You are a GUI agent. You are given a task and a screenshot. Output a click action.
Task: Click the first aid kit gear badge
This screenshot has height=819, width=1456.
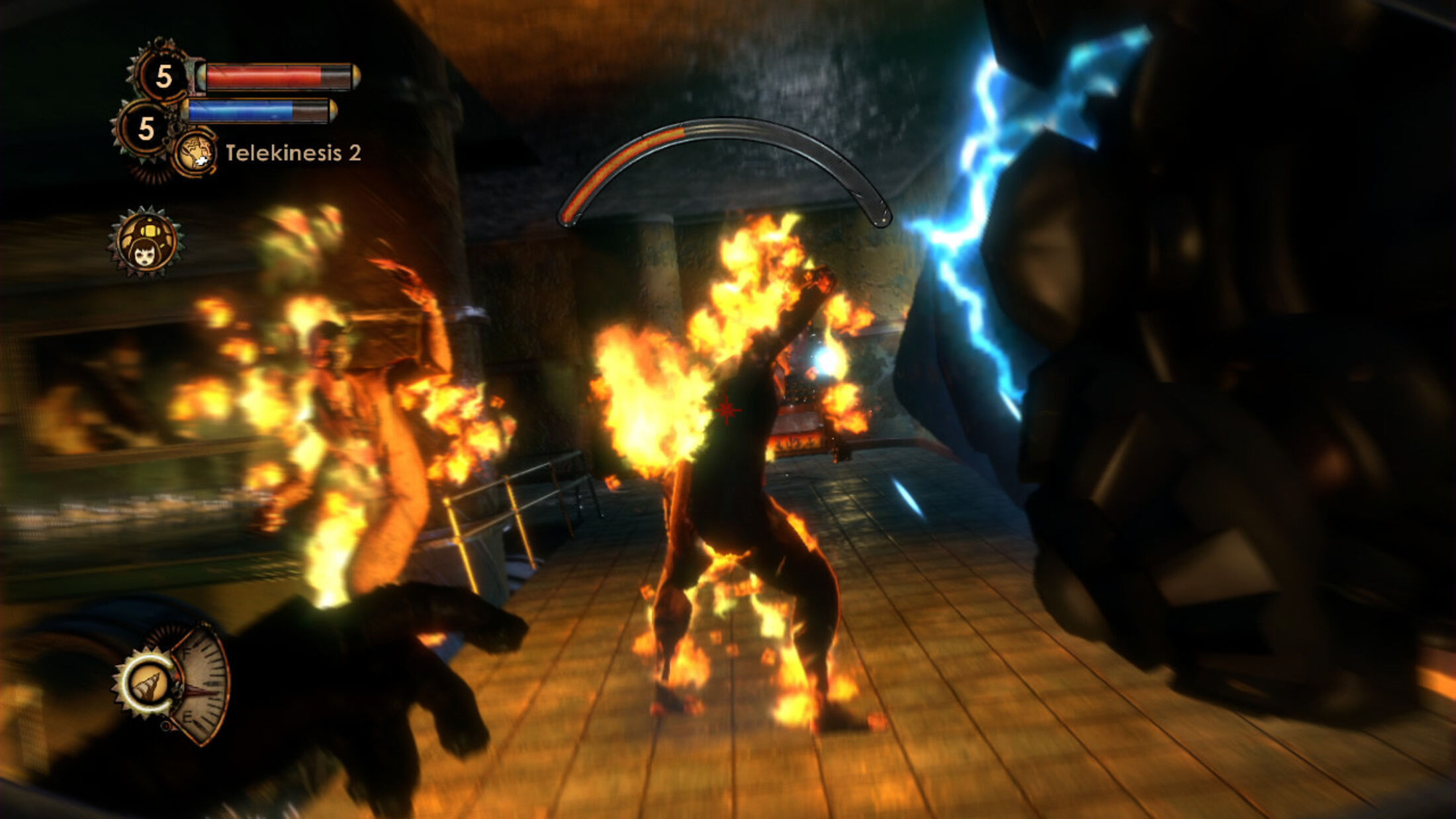[x=162, y=75]
